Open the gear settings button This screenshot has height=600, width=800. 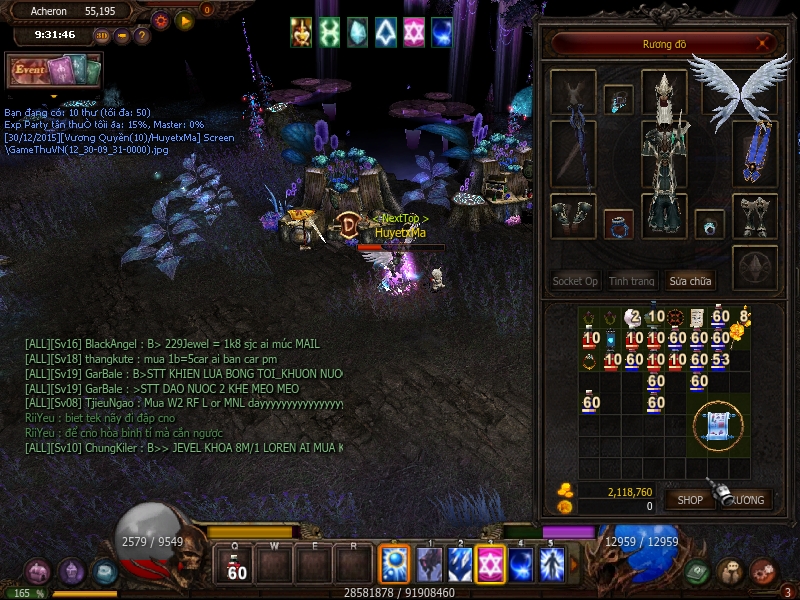pyautogui.click(x=160, y=19)
